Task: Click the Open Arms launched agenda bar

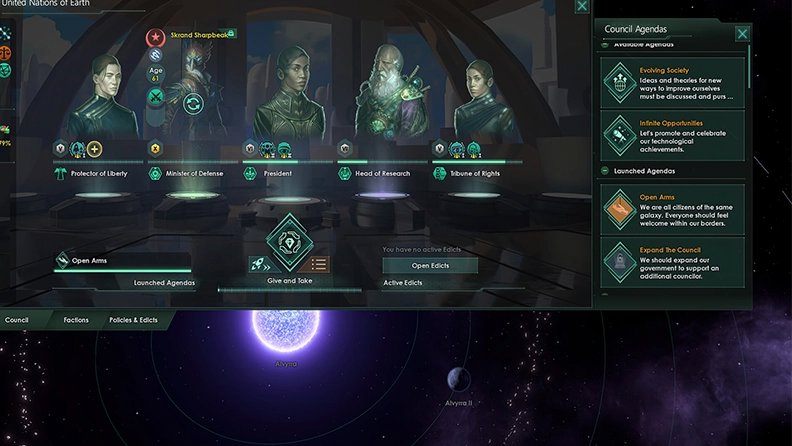Action: pos(121,262)
